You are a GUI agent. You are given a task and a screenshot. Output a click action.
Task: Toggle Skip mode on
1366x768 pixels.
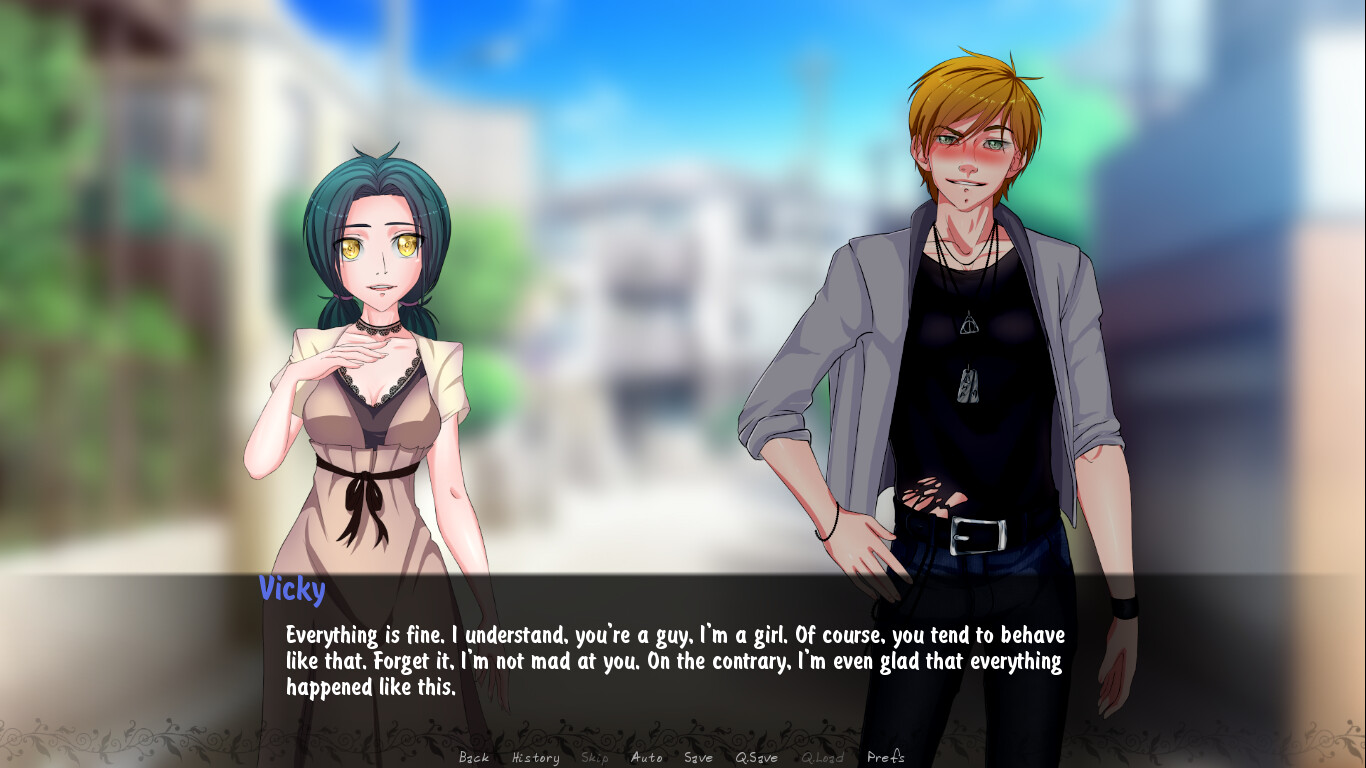pos(594,758)
